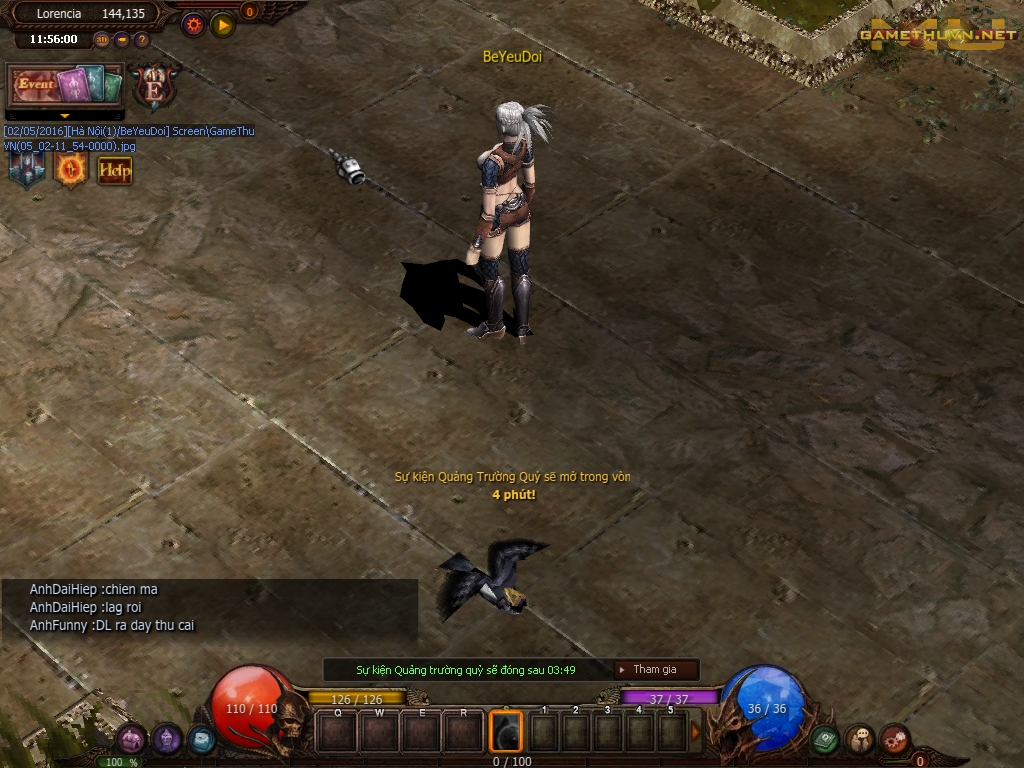Select the blue castle shield icon
The width and height of the screenshot is (1024, 768).
(27, 170)
